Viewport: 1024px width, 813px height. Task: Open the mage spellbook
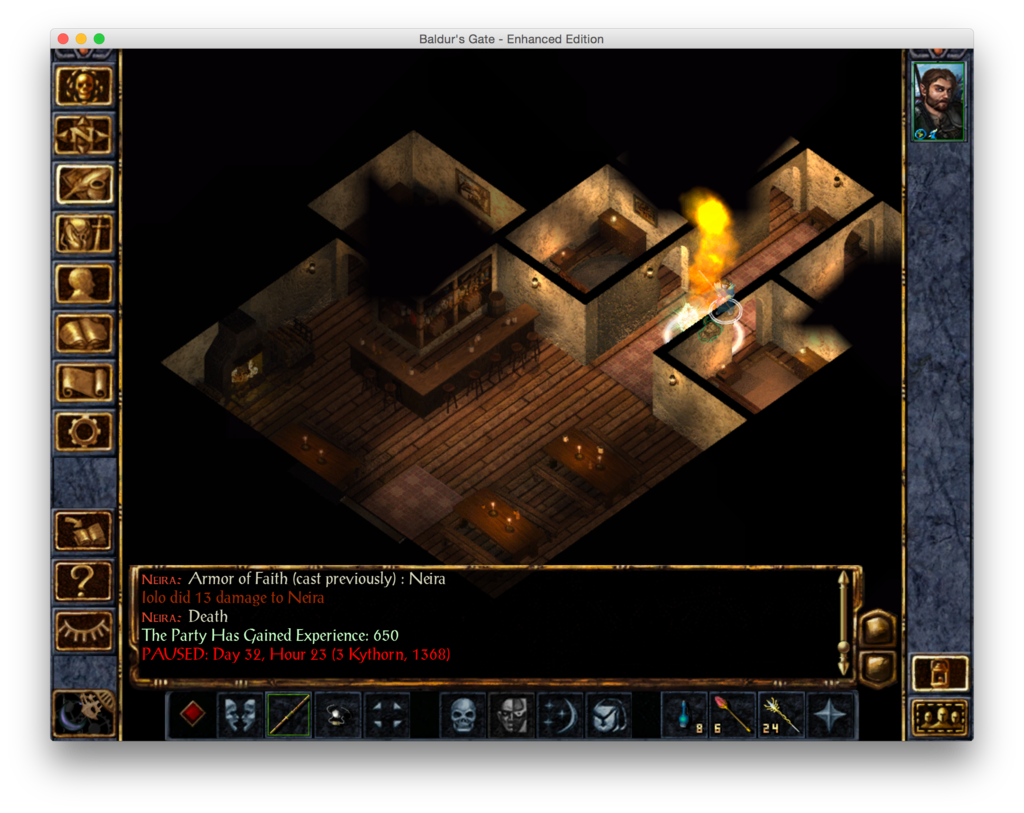84,332
